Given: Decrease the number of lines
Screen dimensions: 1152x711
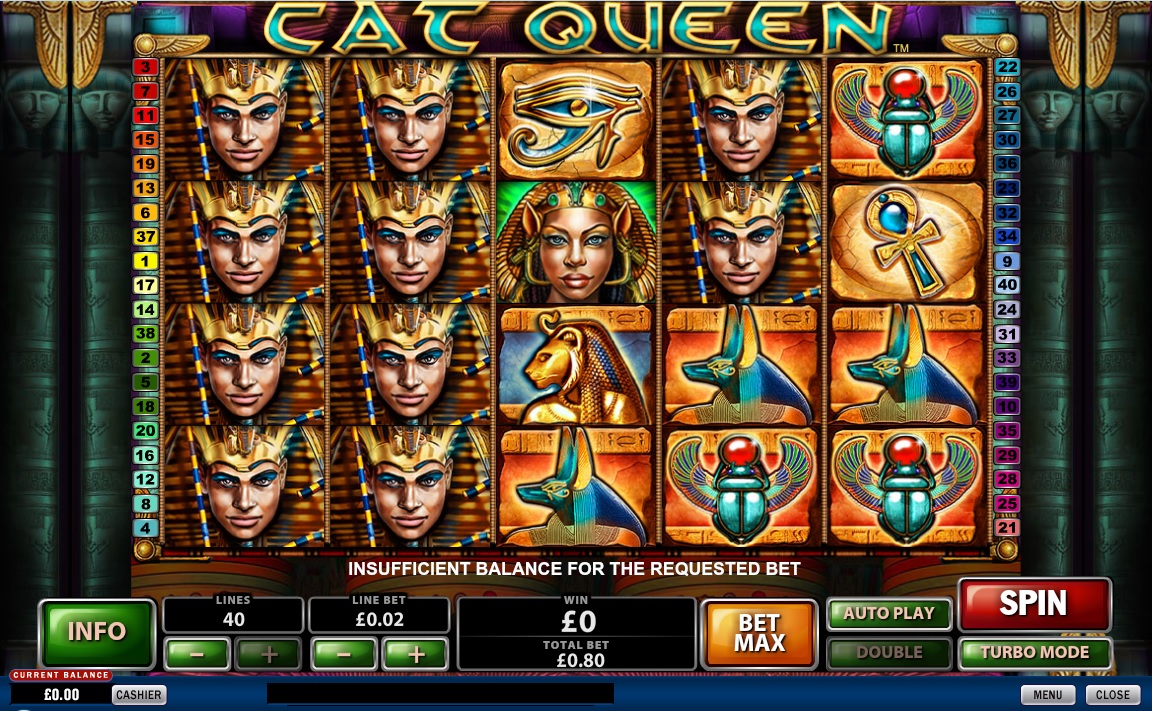Looking at the screenshot, I should tap(196, 655).
